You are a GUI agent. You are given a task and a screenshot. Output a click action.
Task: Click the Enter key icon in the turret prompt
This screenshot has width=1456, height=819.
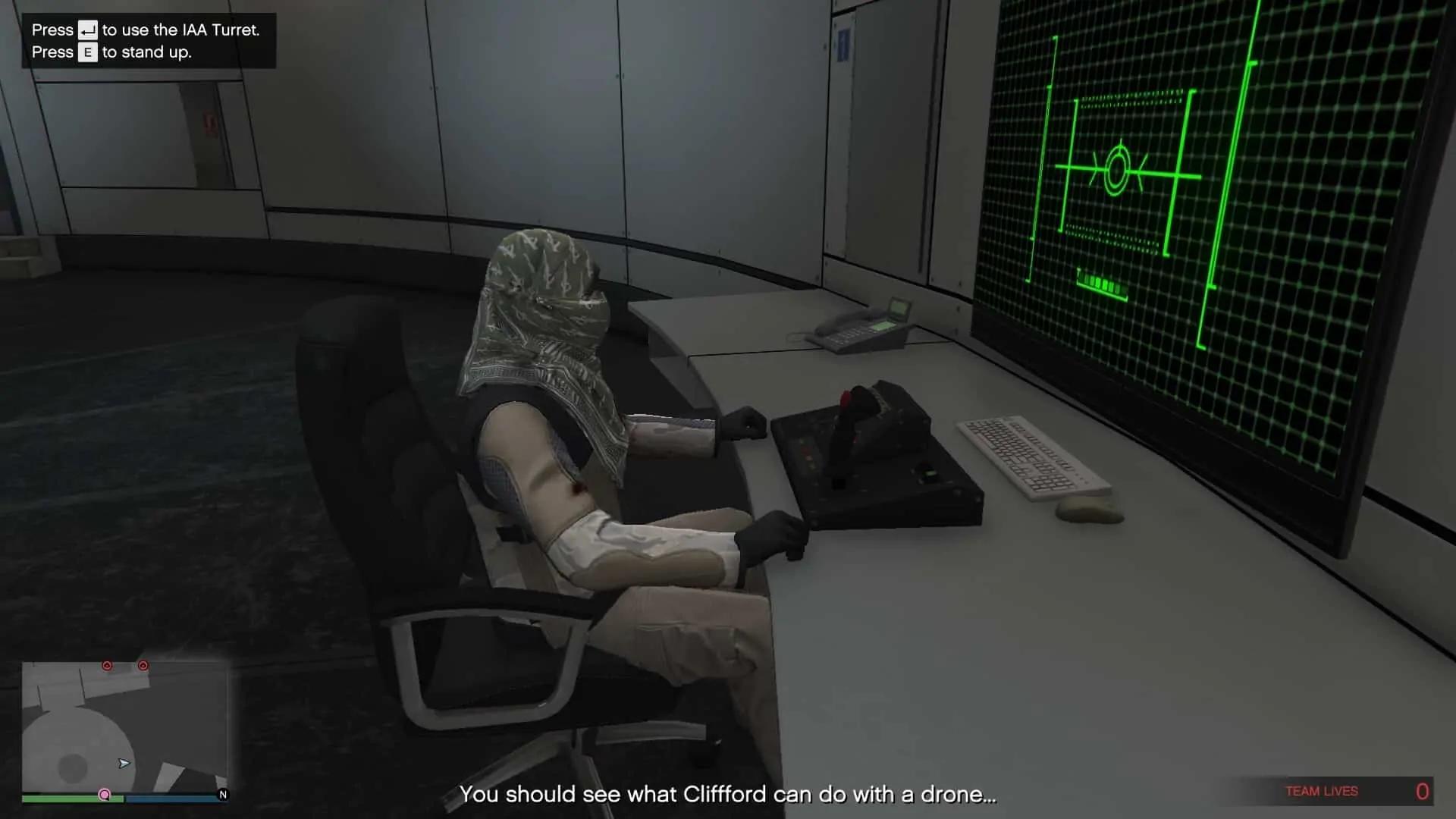coord(87,30)
